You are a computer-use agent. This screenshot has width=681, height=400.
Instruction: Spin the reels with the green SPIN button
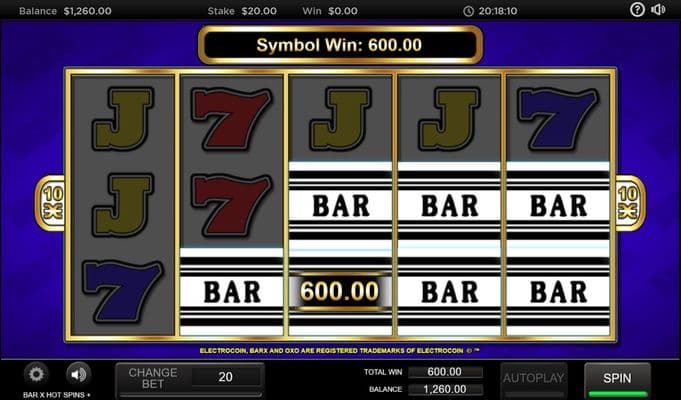617,380
